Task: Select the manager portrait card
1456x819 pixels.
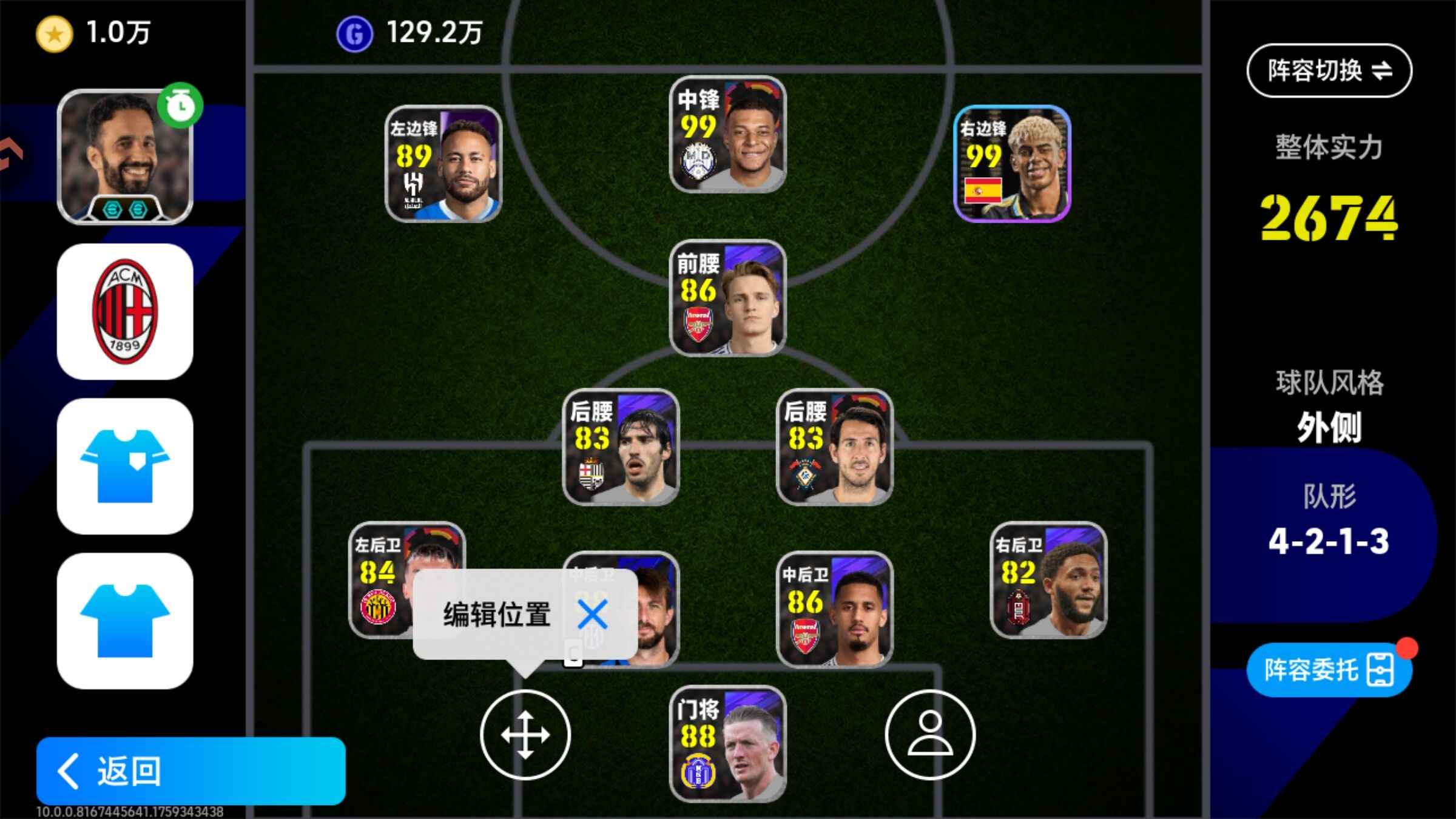Action: pos(125,158)
